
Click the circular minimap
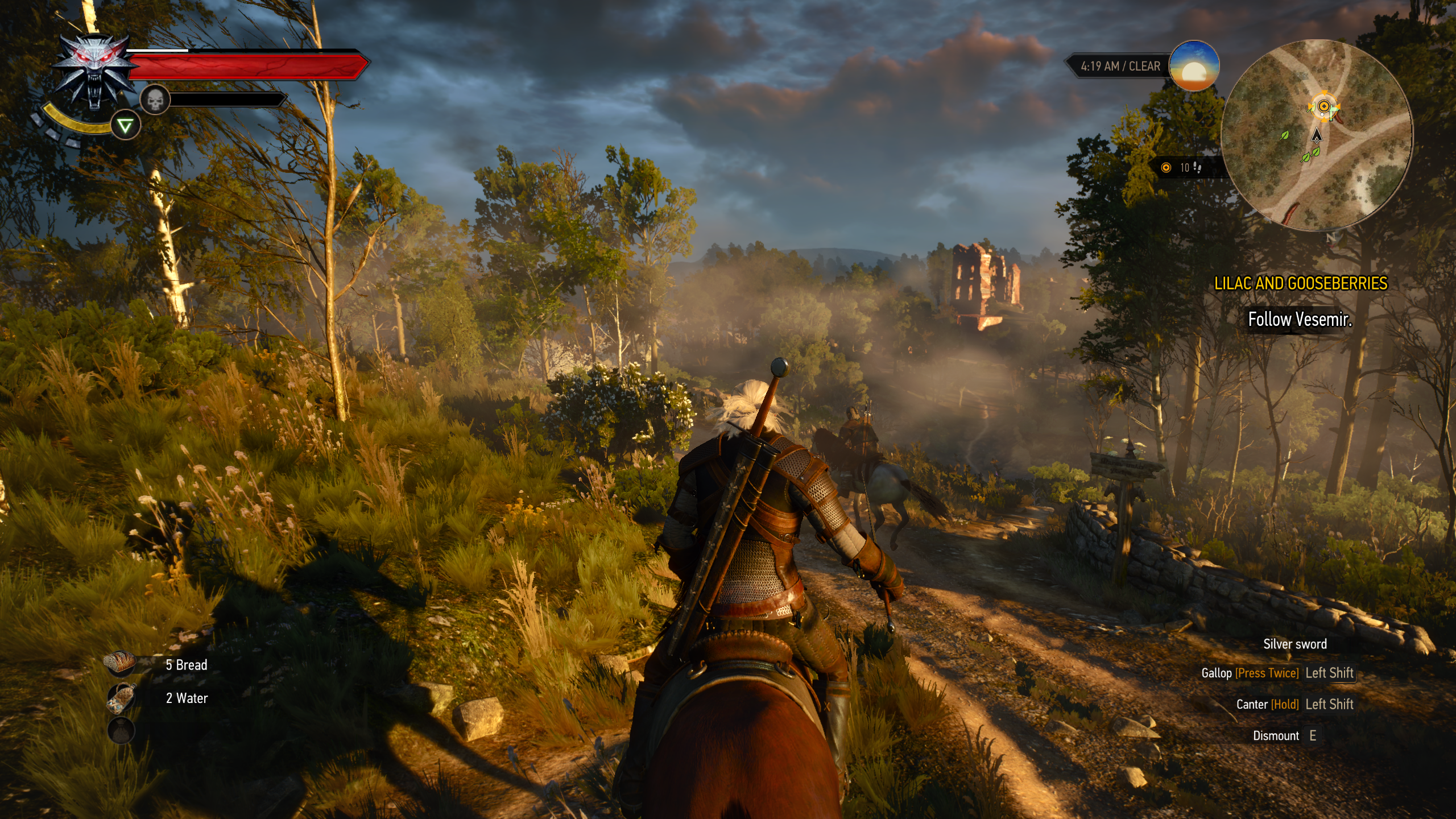pyautogui.click(x=1317, y=135)
